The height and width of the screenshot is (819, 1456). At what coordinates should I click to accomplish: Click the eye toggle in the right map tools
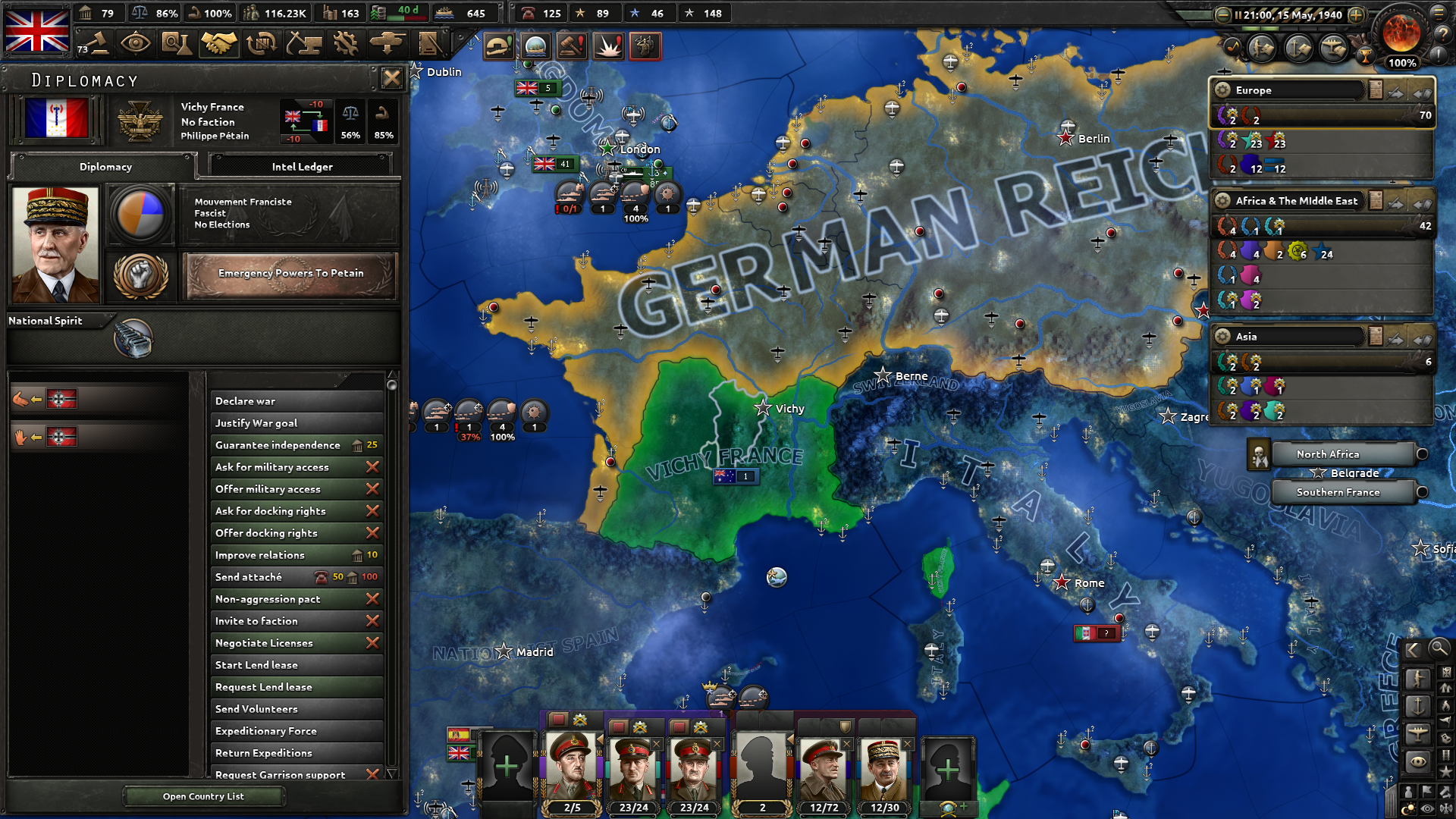point(1417,760)
